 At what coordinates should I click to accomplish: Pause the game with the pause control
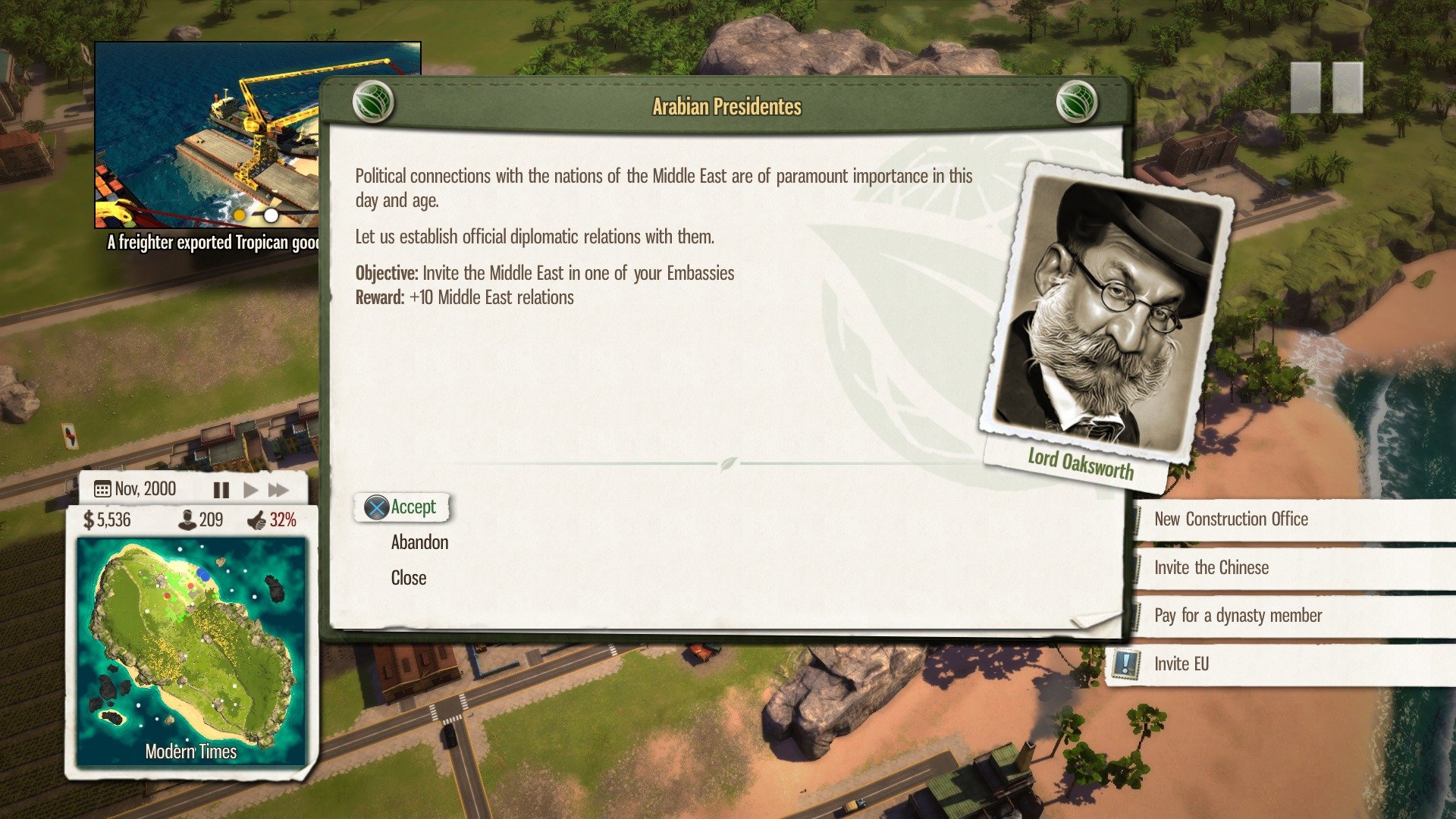pyautogui.click(x=221, y=491)
